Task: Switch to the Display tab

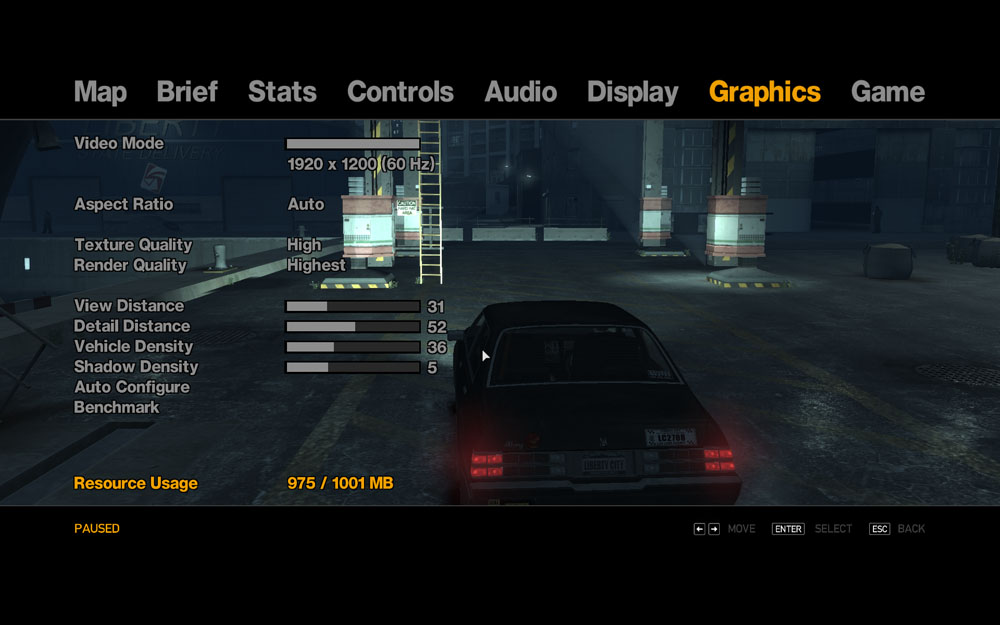Action: pos(632,92)
